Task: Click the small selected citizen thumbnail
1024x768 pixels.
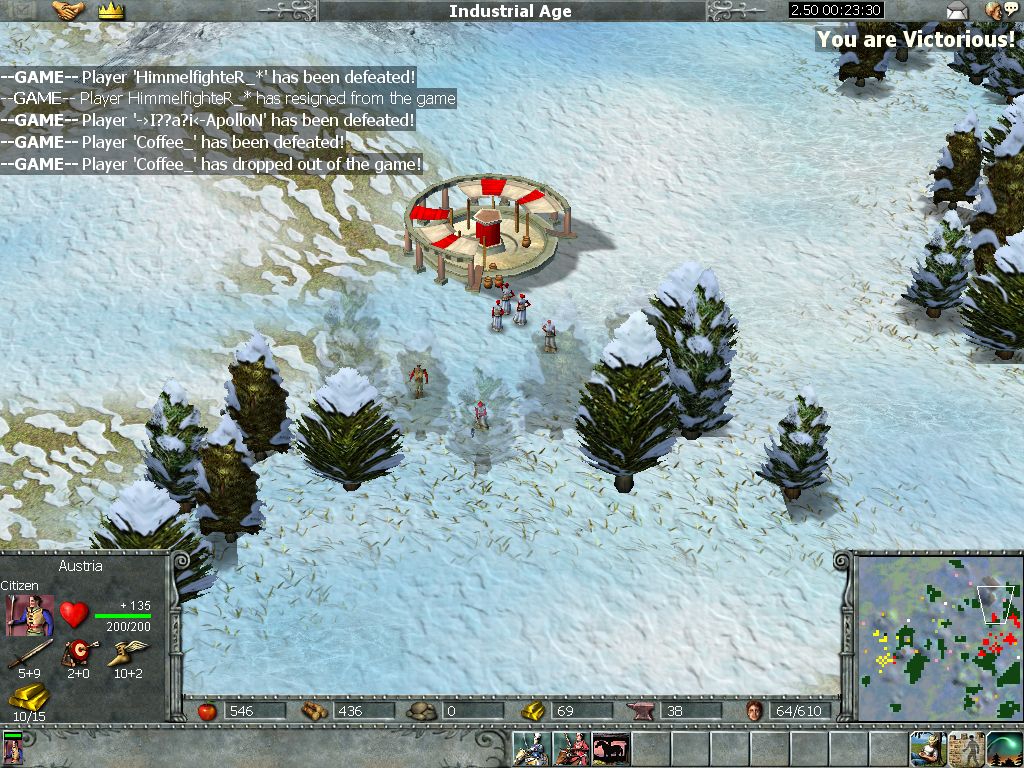Action: coord(13,749)
